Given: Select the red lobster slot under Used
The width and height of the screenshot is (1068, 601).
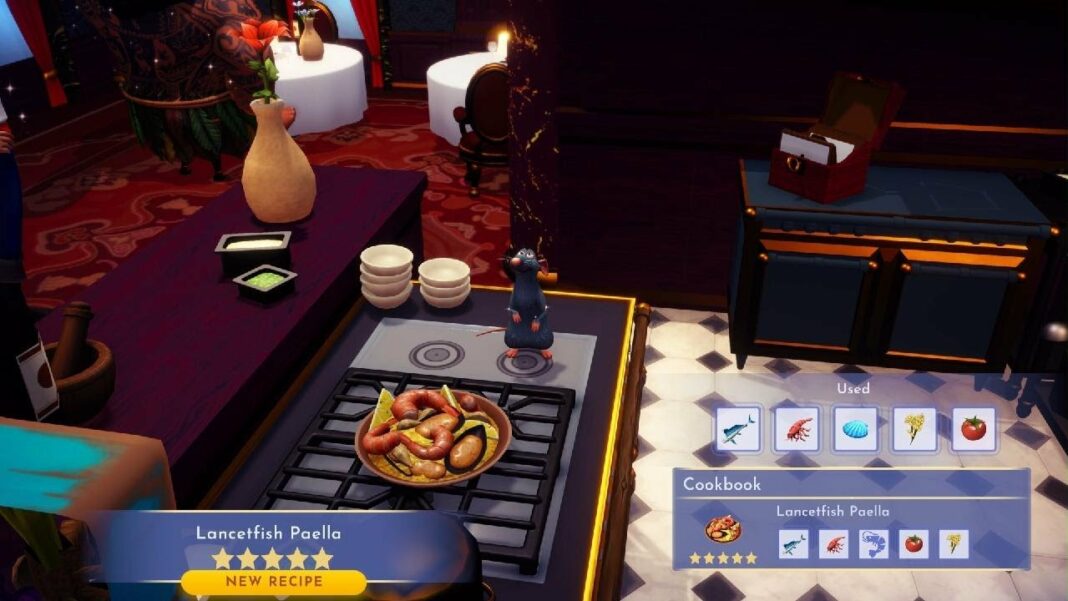Looking at the screenshot, I should (x=797, y=429).
